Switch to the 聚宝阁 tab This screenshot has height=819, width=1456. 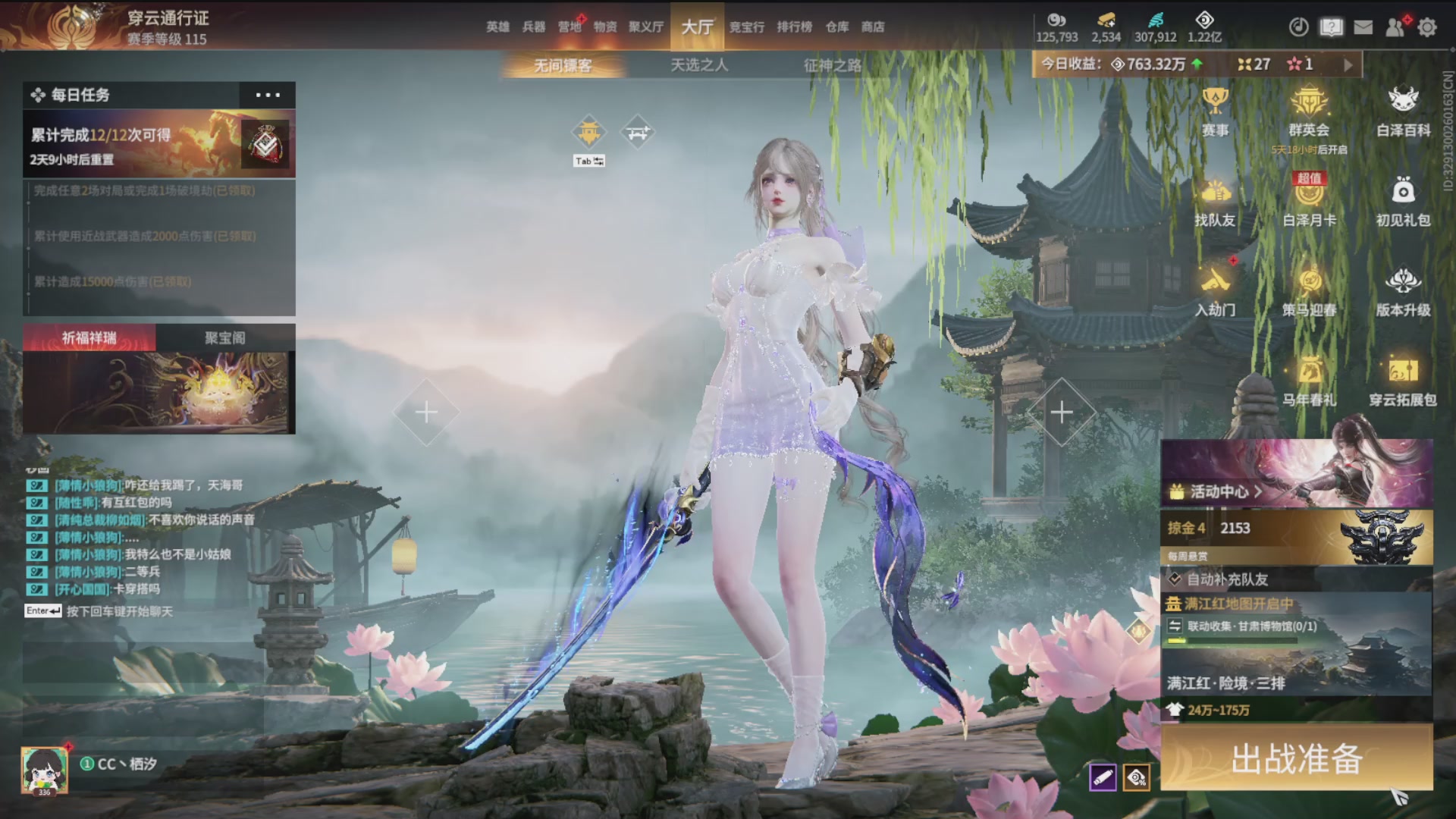coord(225,337)
